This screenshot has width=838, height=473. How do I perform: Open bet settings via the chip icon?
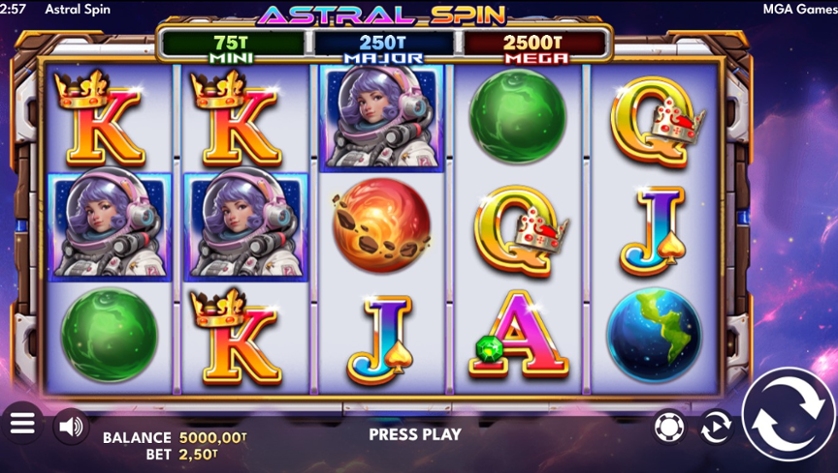[668, 427]
